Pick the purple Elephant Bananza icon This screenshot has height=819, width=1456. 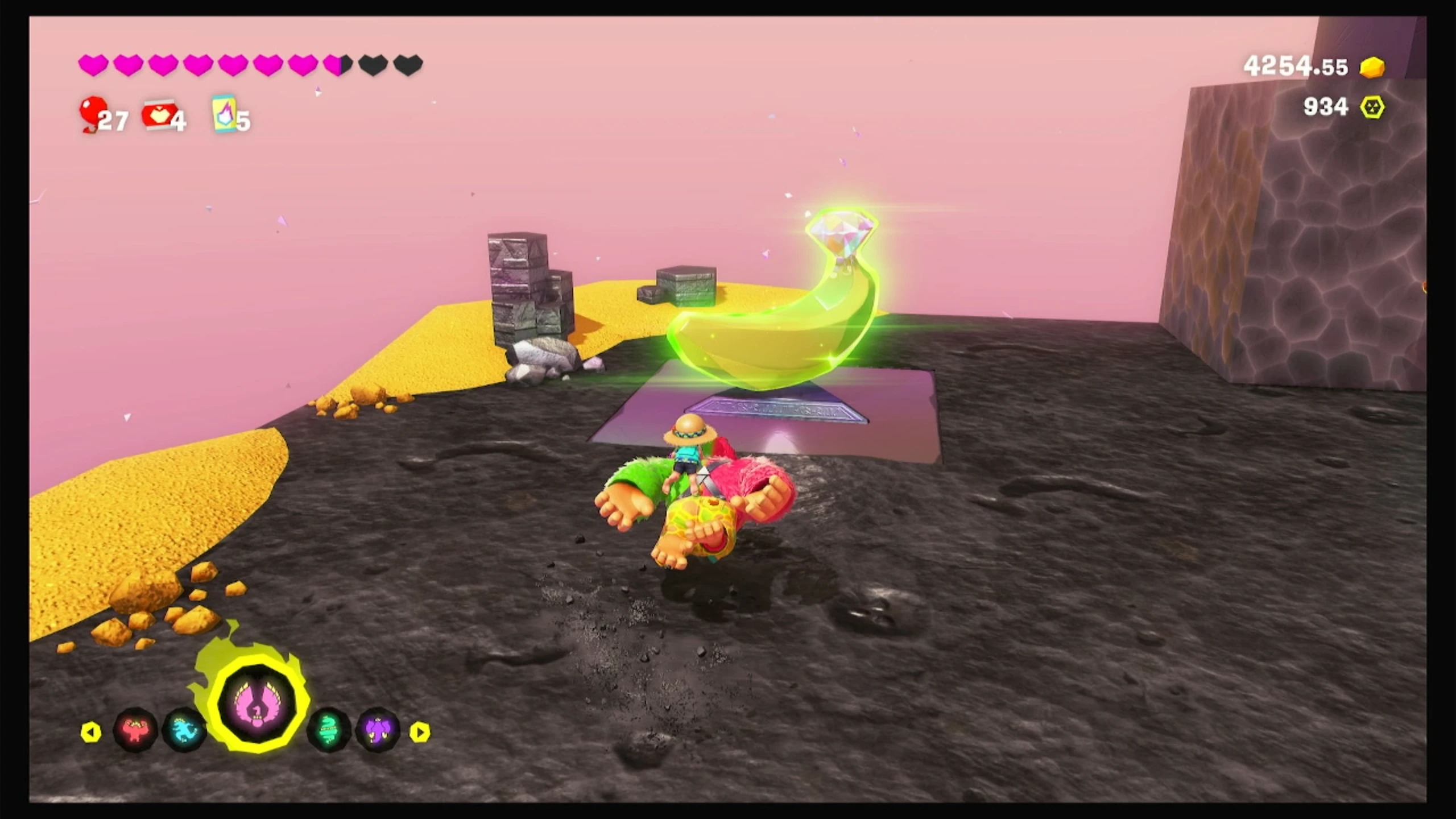tap(378, 730)
